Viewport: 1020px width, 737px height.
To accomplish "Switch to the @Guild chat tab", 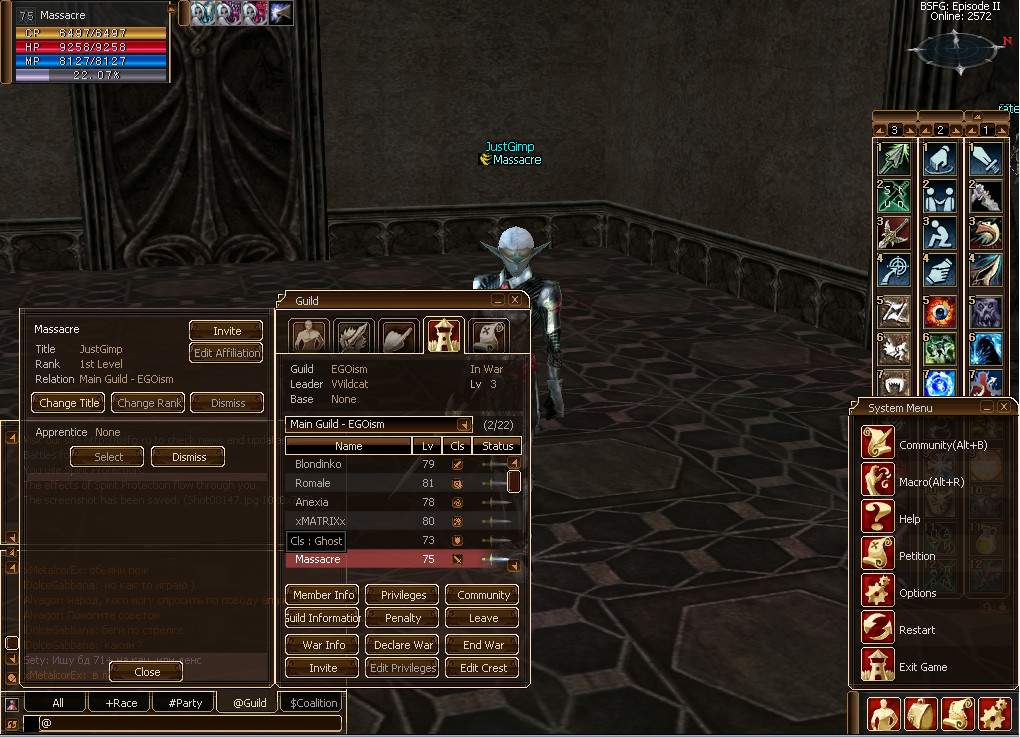I will [249, 703].
